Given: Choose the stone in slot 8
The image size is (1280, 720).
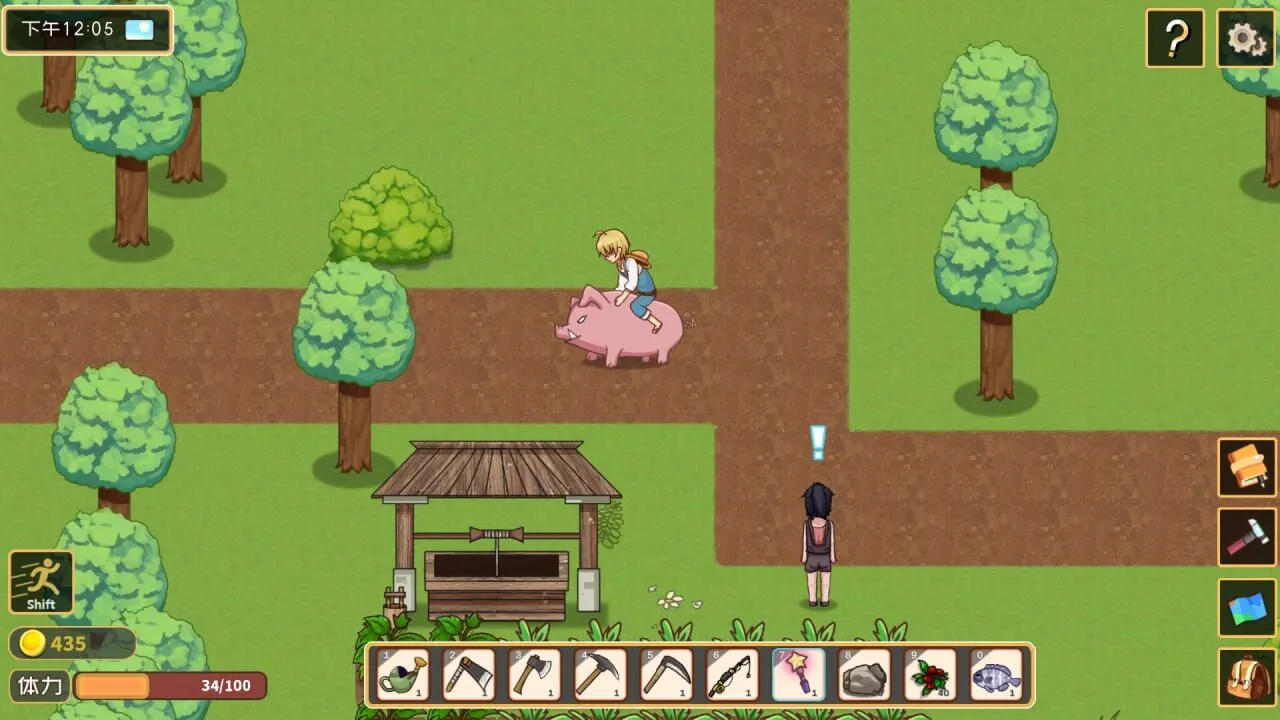Looking at the screenshot, I should pos(865,675).
